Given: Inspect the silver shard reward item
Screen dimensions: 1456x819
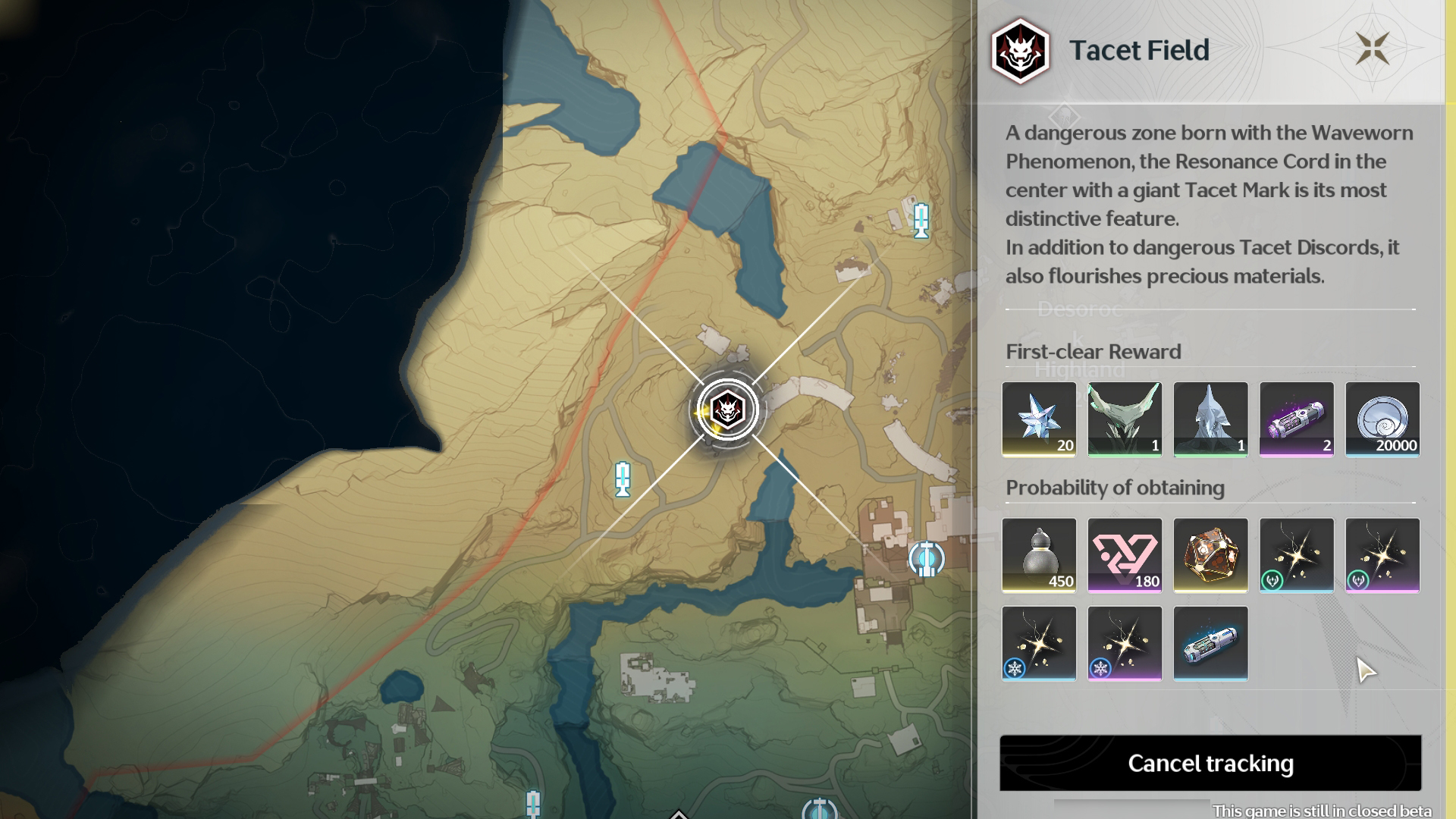Looking at the screenshot, I should [x=1210, y=419].
